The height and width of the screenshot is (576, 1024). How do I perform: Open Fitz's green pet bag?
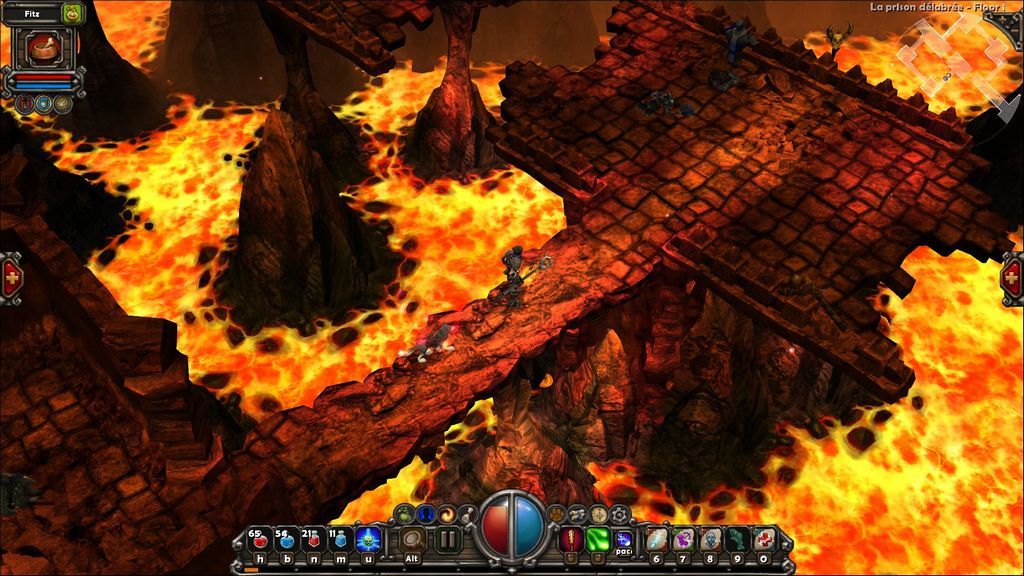click(x=71, y=14)
